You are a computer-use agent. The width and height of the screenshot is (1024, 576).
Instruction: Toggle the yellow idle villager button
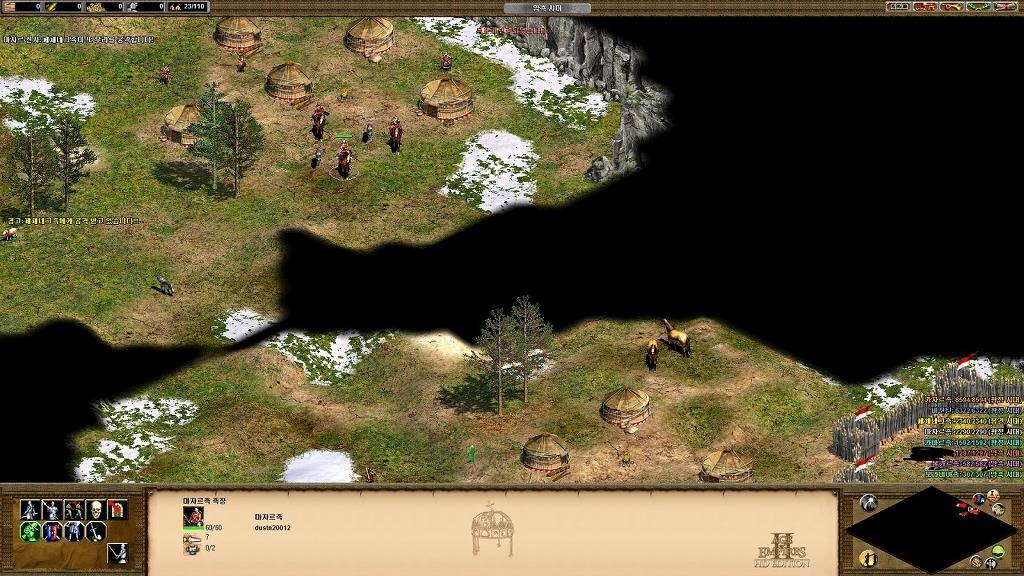click(x=868, y=557)
